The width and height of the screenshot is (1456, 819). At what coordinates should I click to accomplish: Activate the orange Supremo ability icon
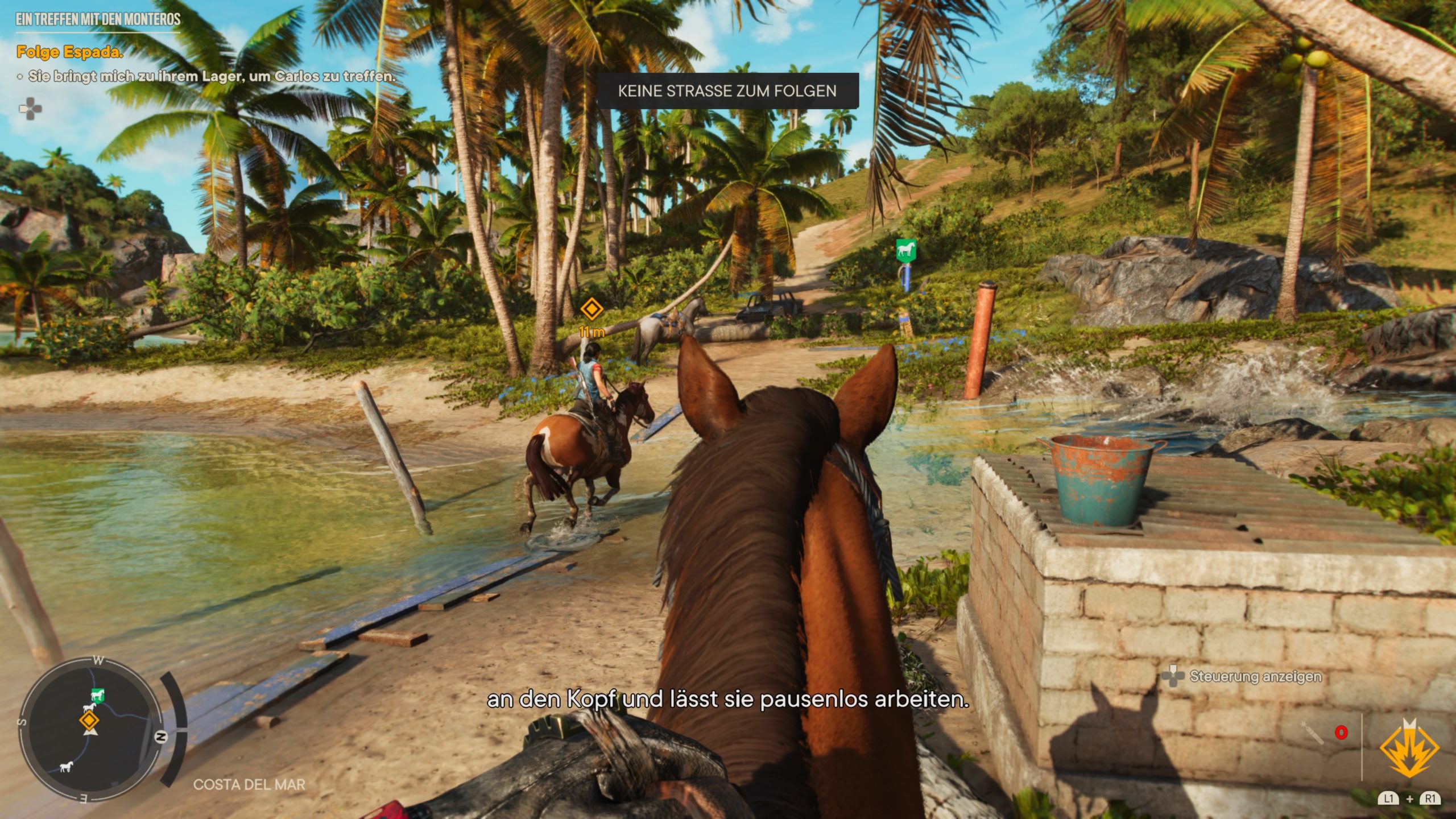click(1409, 748)
